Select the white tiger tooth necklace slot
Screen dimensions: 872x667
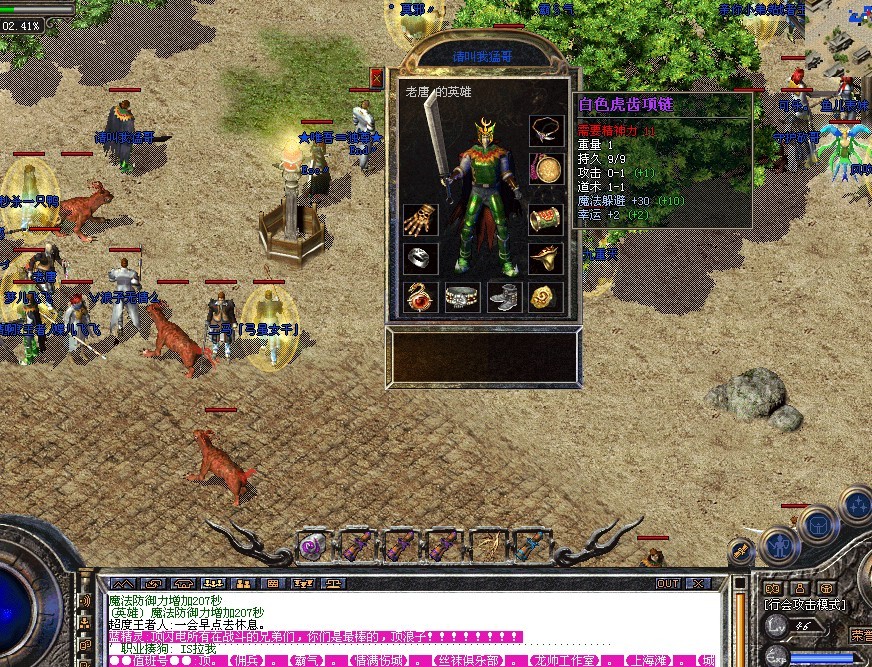pos(545,131)
